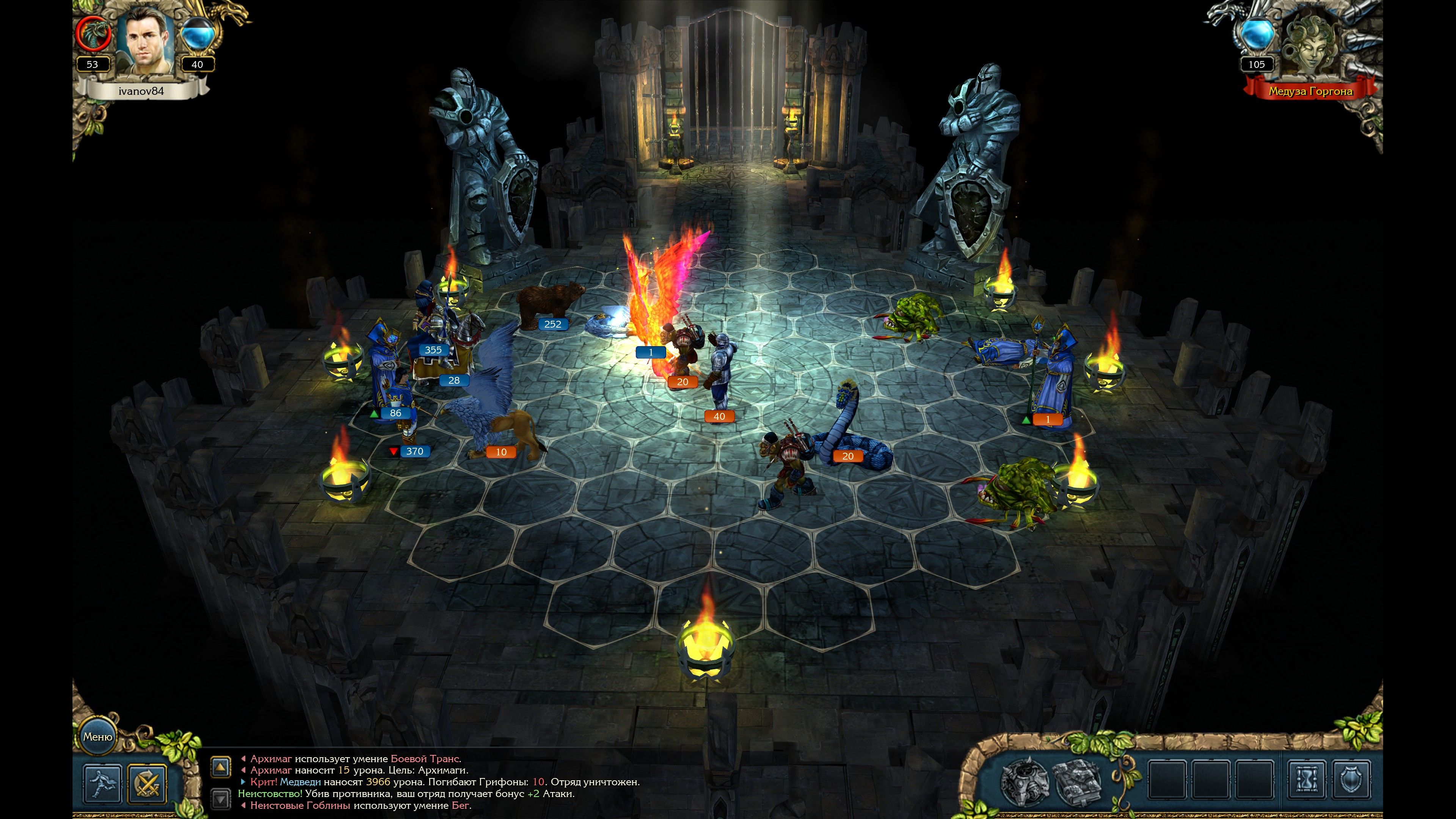Select the griffin stack numbered 10
1456x819 pixels.
pos(492,407)
